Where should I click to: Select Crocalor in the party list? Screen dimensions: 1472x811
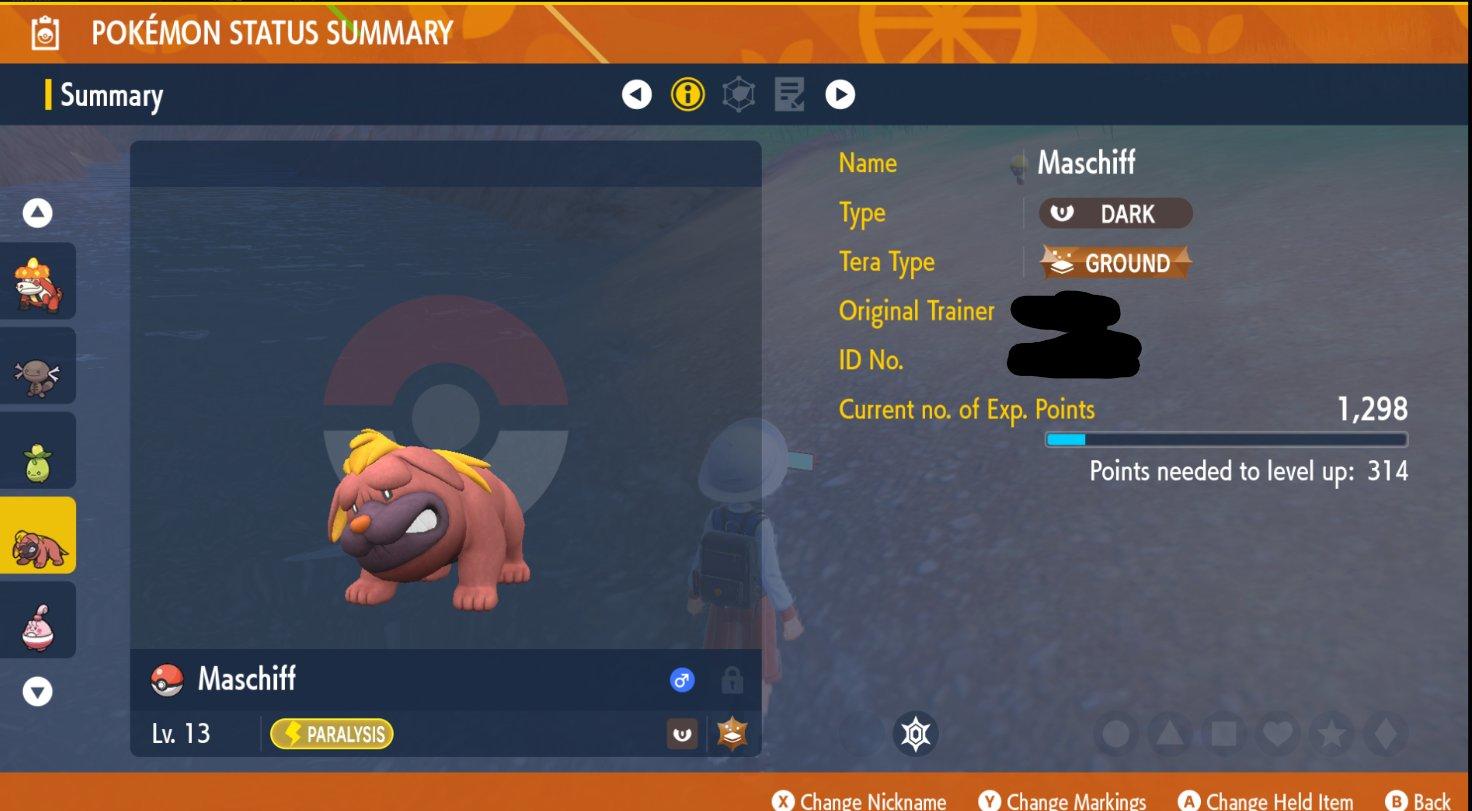(x=37, y=281)
